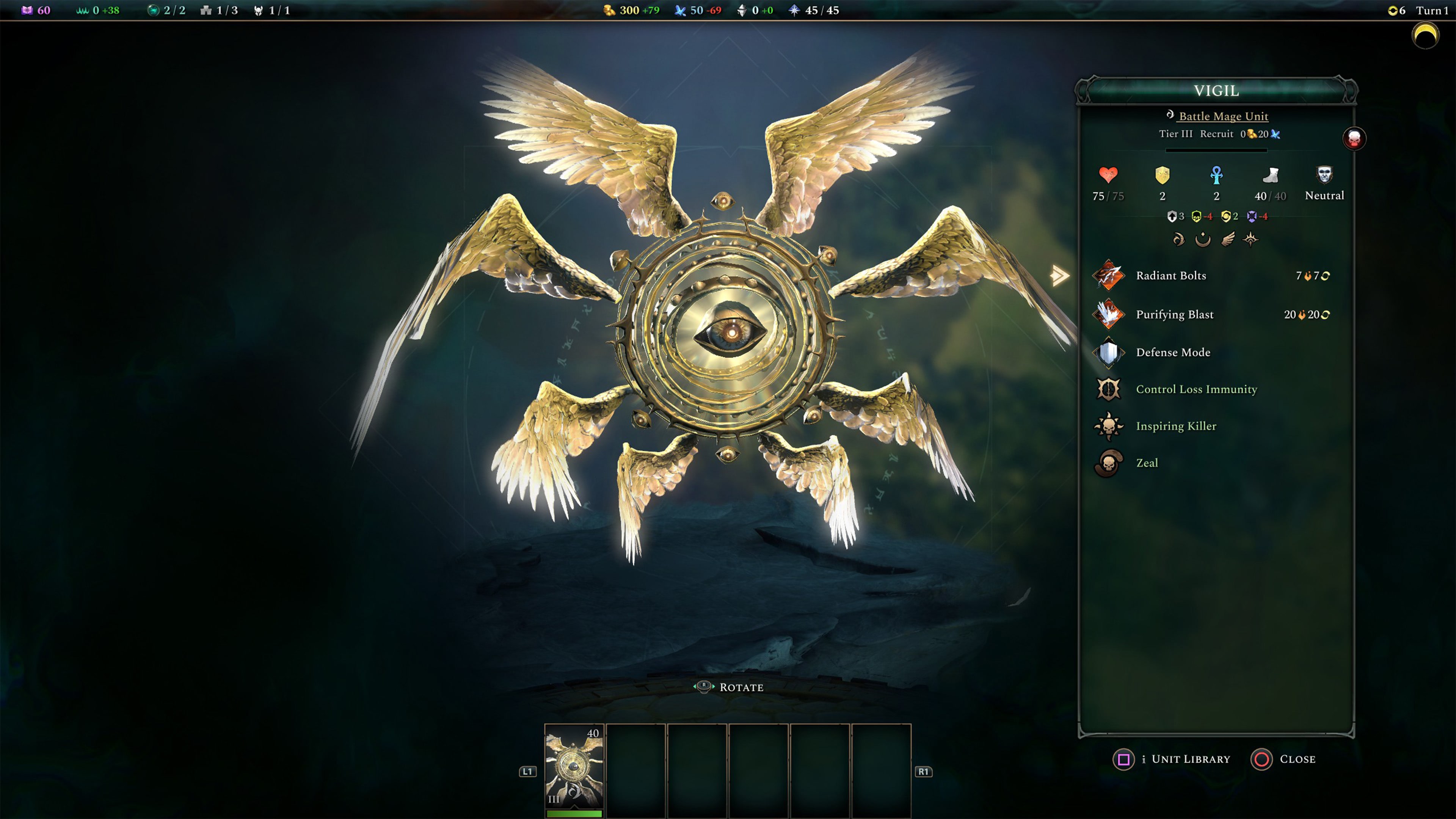
Task: Click the Zeal ability icon
Action: click(1109, 462)
